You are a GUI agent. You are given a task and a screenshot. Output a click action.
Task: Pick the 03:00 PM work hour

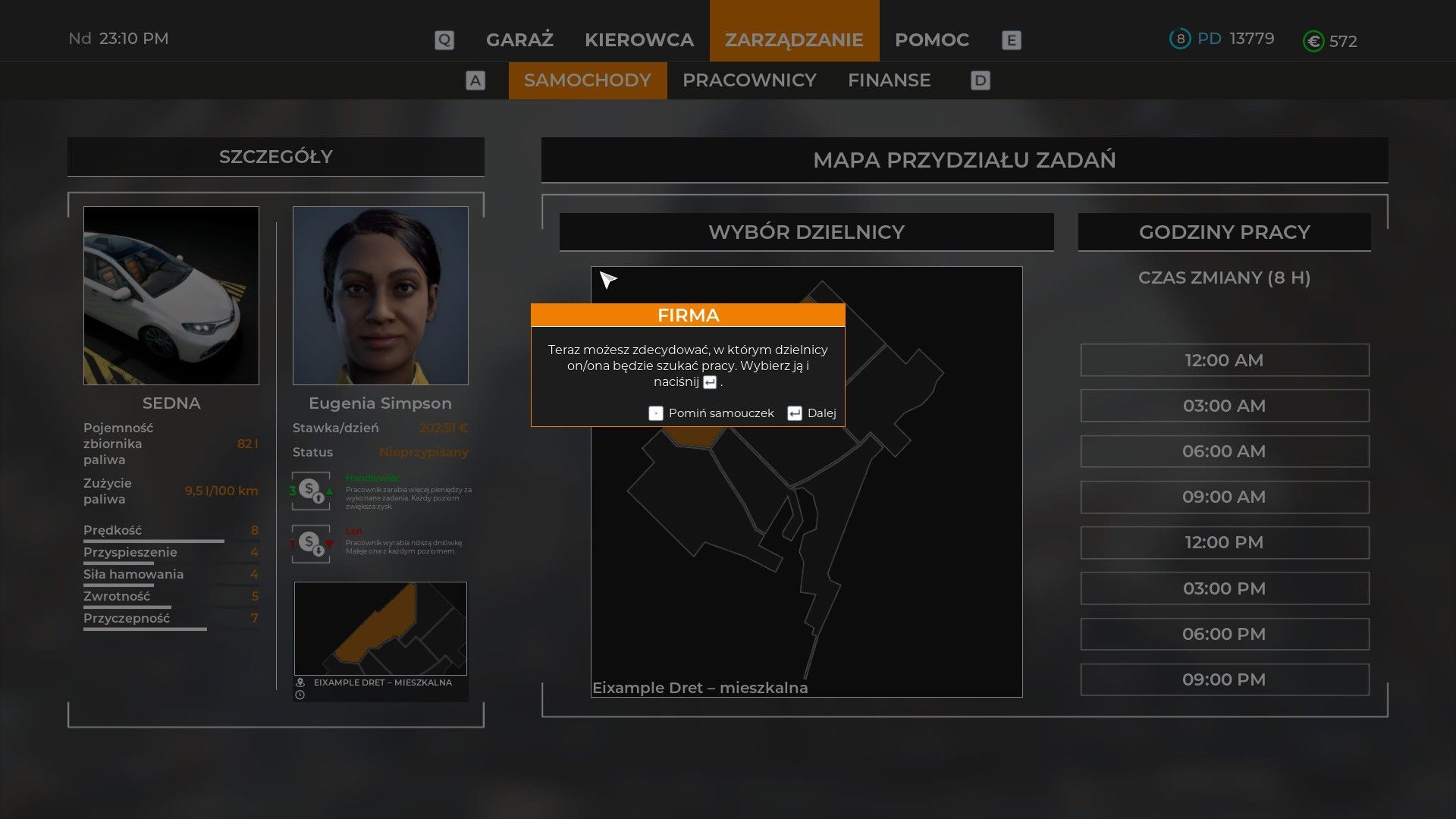pos(1224,588)
